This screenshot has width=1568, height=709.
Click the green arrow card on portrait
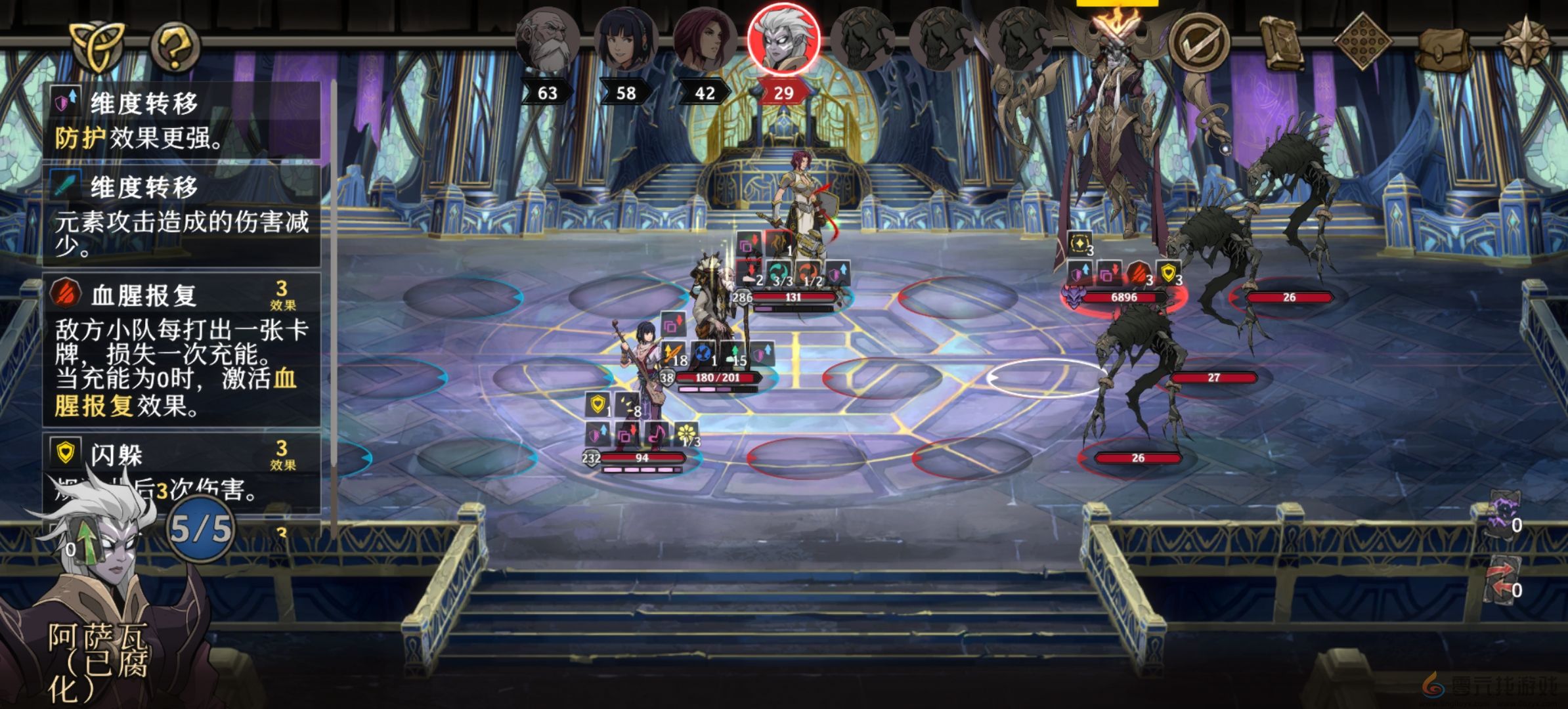pos(85,542)
